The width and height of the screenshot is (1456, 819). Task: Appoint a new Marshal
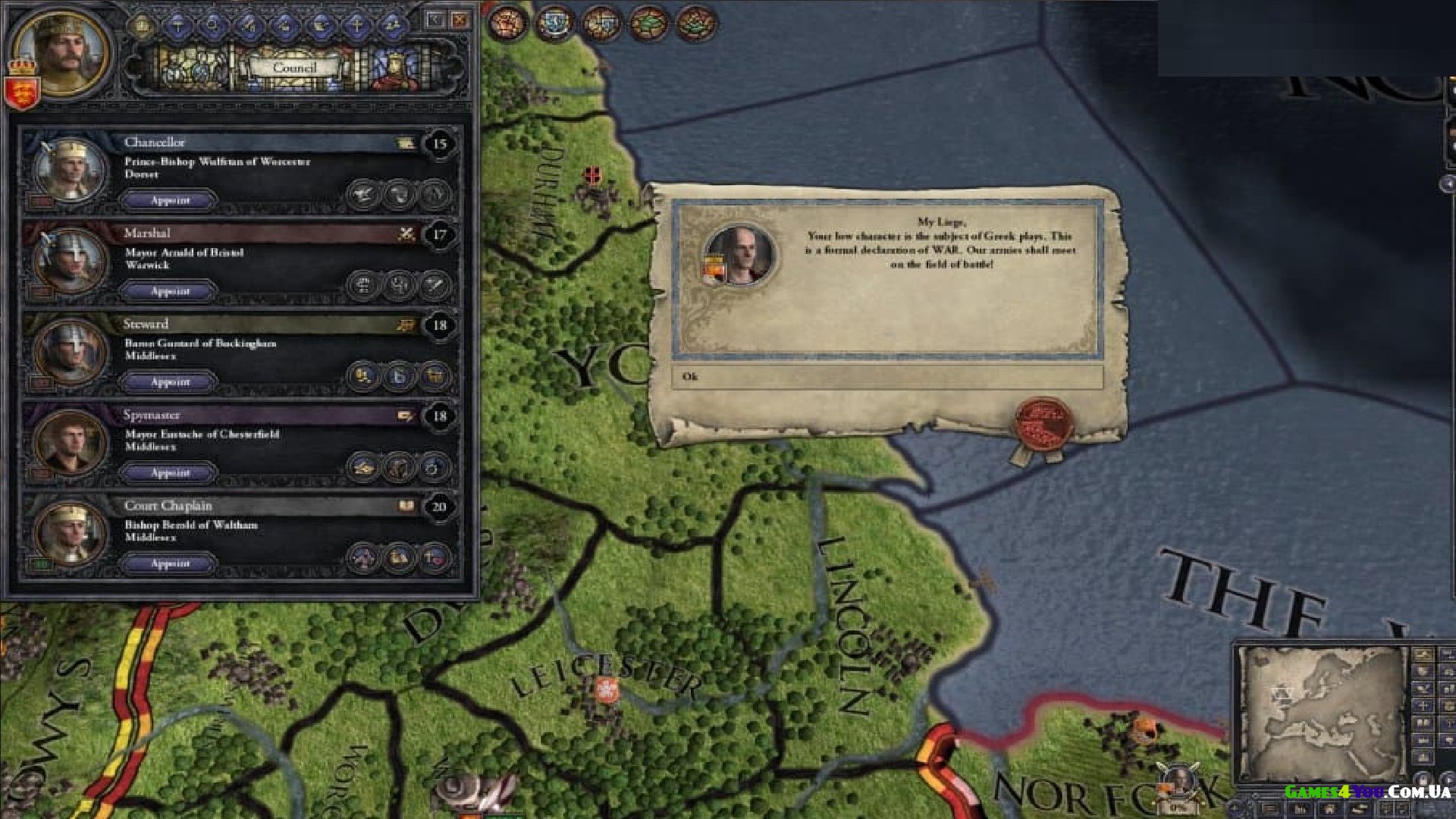pyautogui.click(x=170, y=291)
